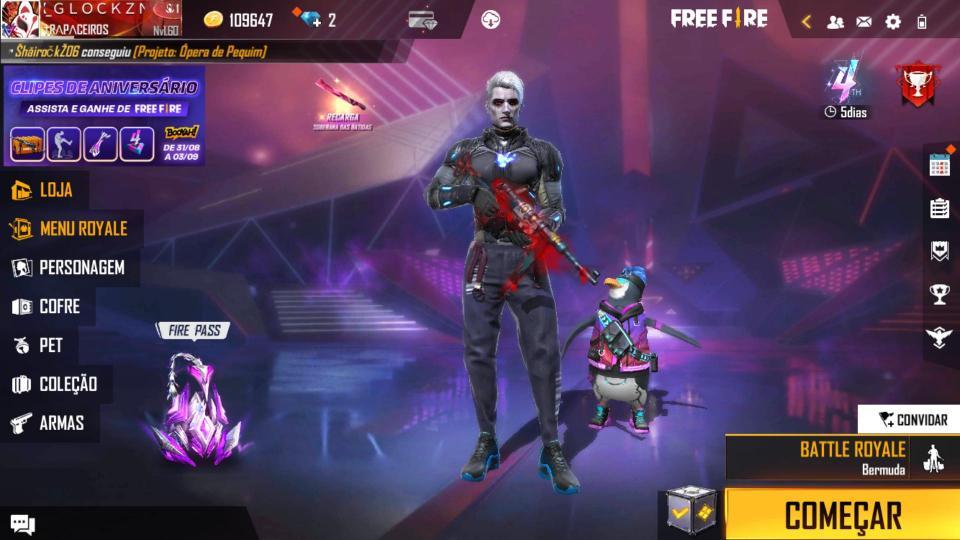Invite friends with CONVIDAR
The height and width of the screenshot is (540, 960).
coord(910,419)
